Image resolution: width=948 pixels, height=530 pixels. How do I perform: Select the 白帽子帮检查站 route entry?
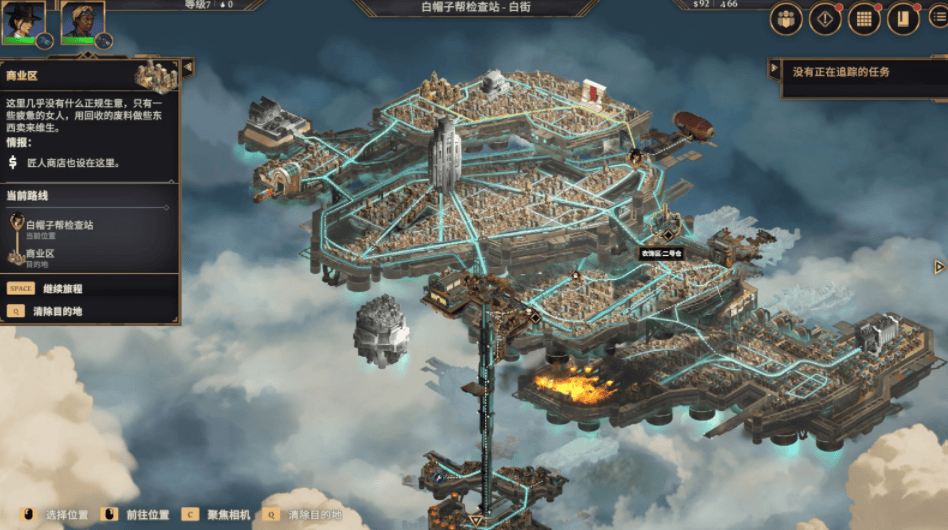click(x=59, y=228)
